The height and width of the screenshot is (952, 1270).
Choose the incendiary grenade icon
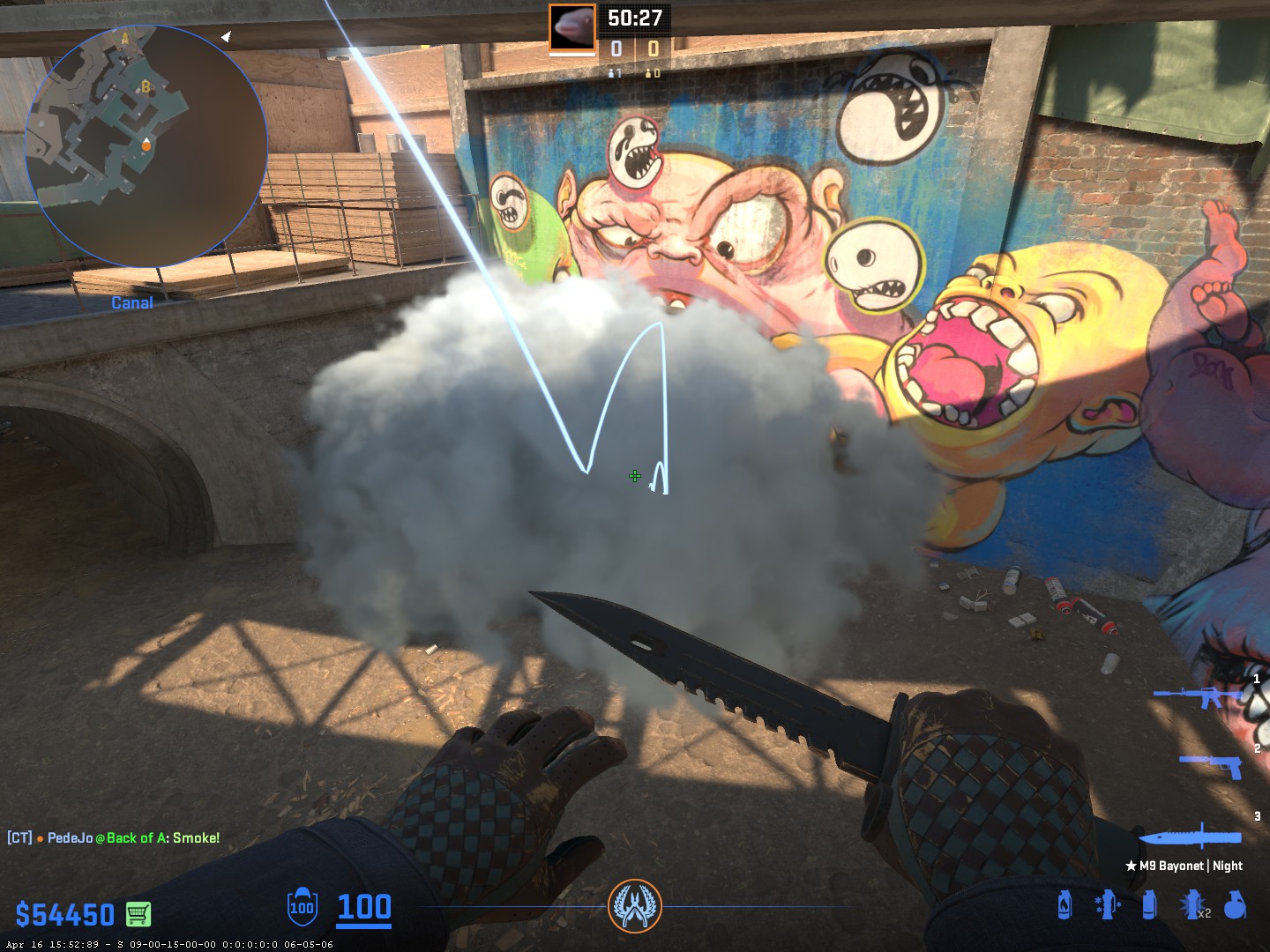pos(1065,904)
